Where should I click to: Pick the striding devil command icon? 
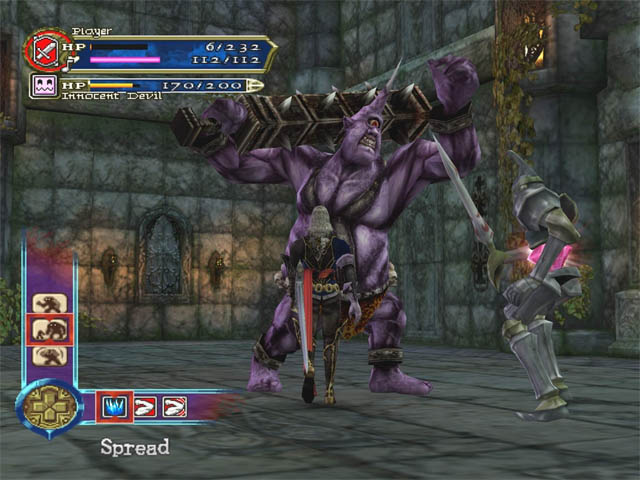(x=49, y=303)
